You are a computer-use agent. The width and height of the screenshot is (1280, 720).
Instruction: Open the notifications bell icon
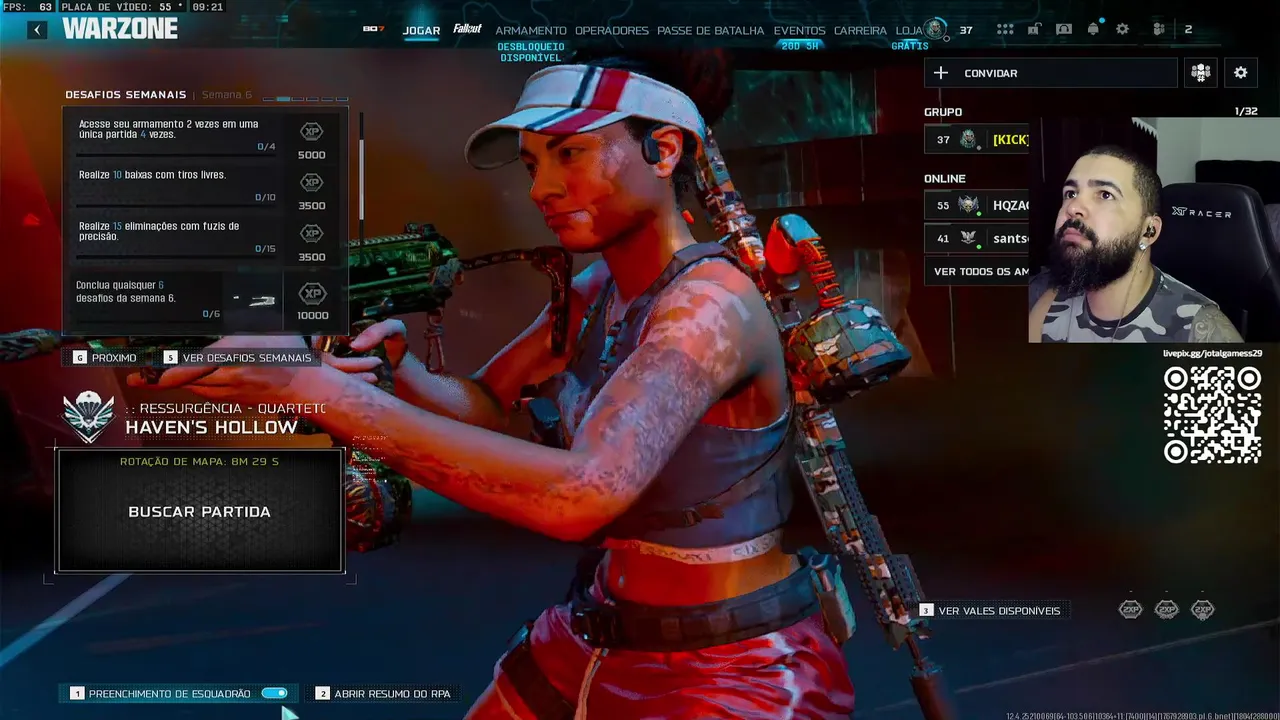(x=1093, y=30)
